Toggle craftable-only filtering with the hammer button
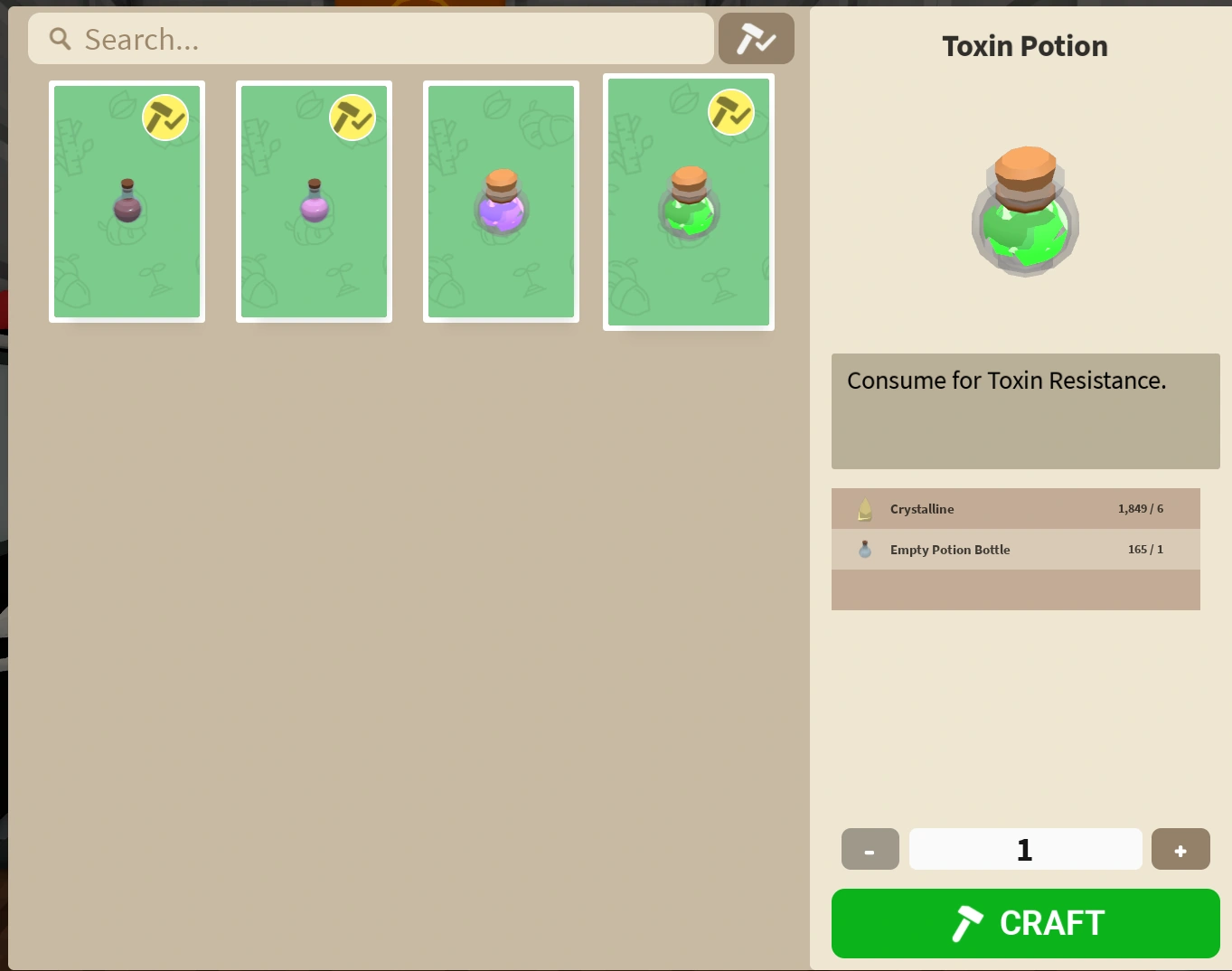This screenshot has width=1232, height=971. 756,38
